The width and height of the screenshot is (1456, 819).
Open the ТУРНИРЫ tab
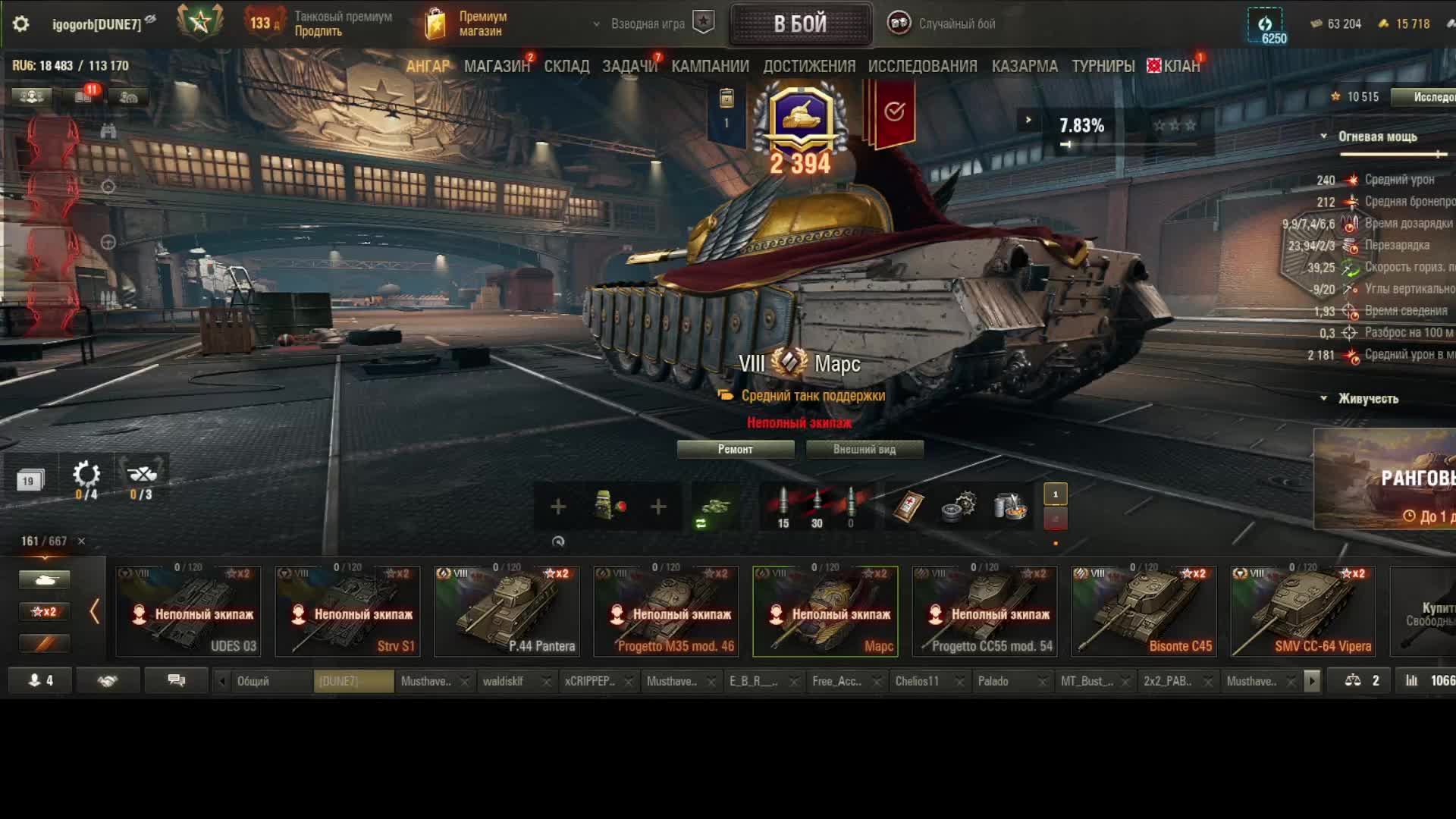coord(1103,67)
